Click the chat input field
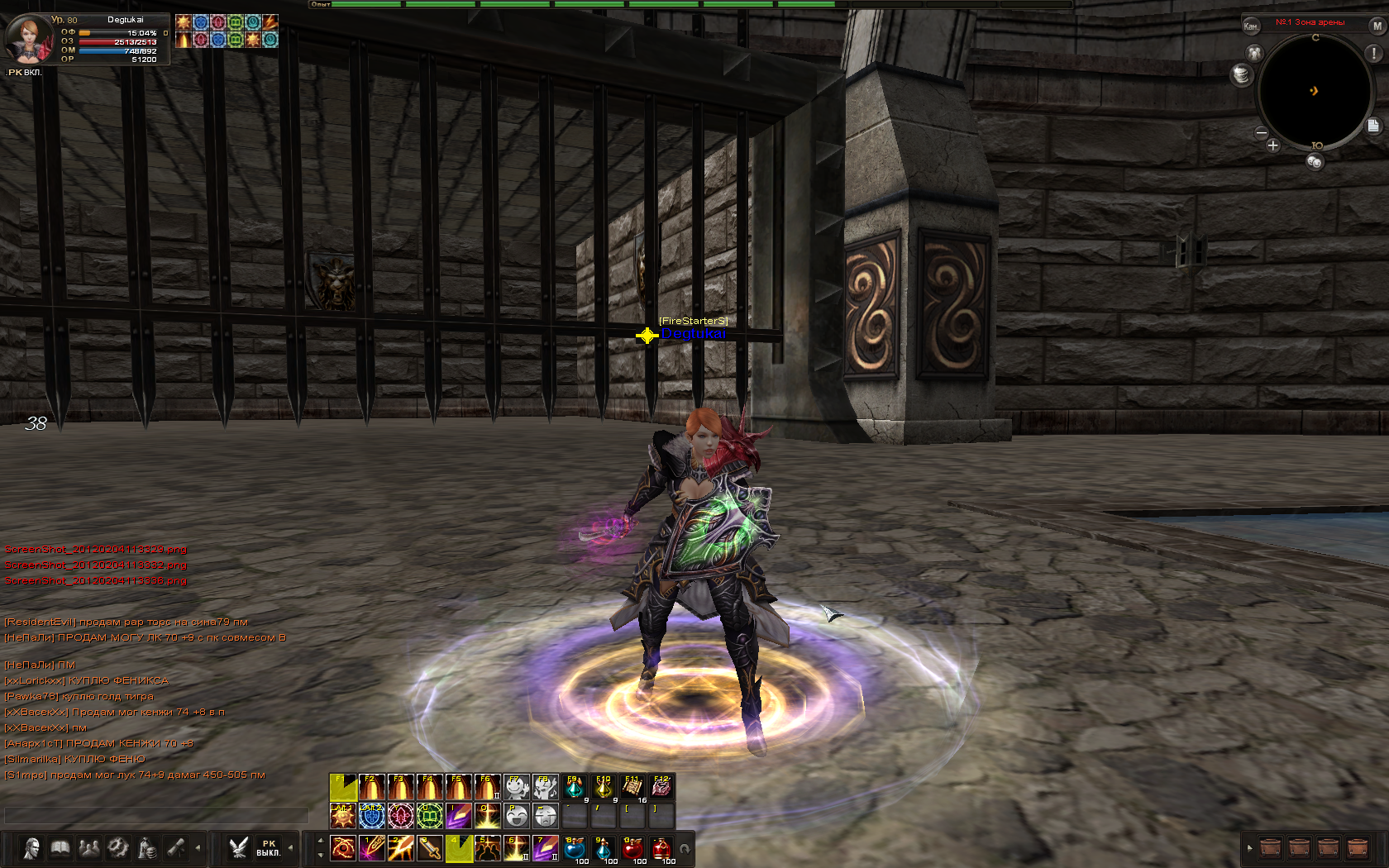This screenshot has height=868, width=1389. point(155,816)
